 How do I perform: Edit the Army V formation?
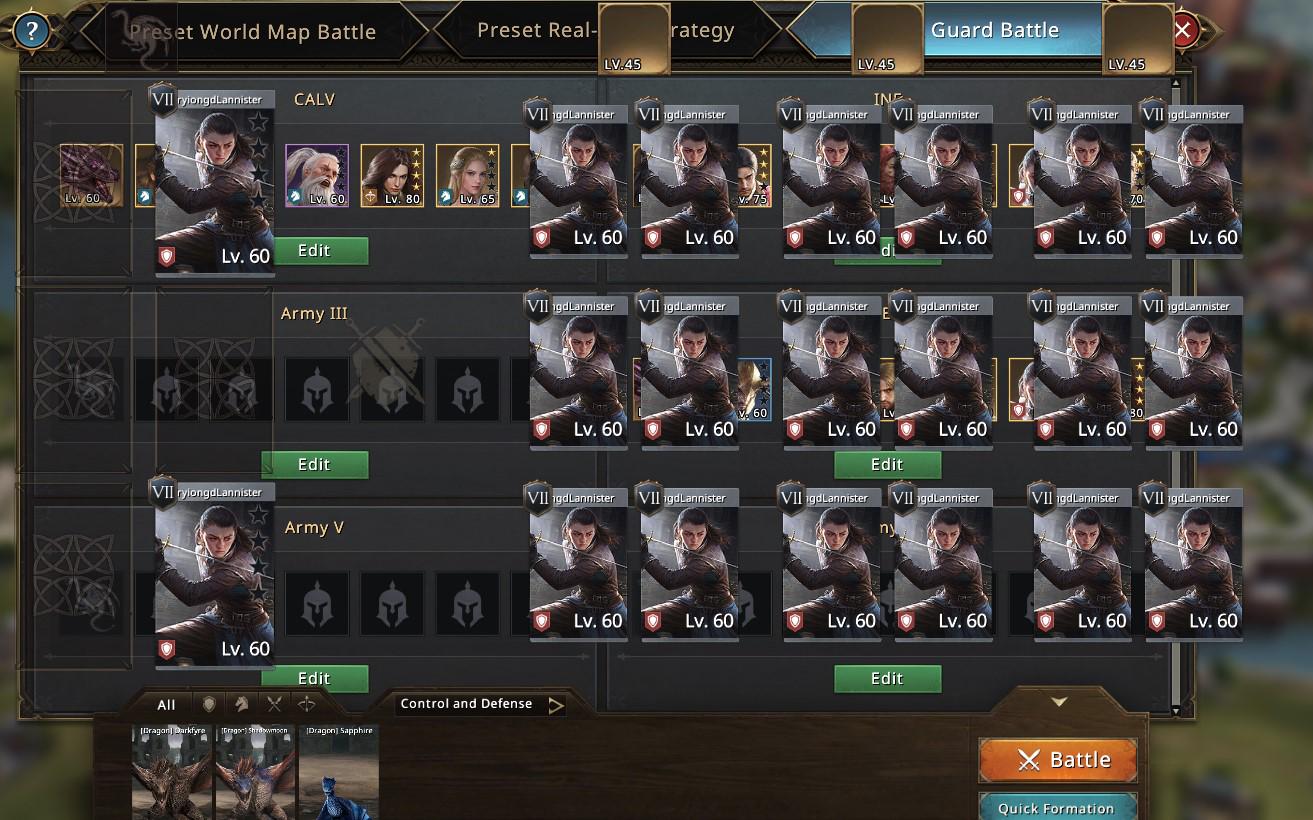point(314,678)
